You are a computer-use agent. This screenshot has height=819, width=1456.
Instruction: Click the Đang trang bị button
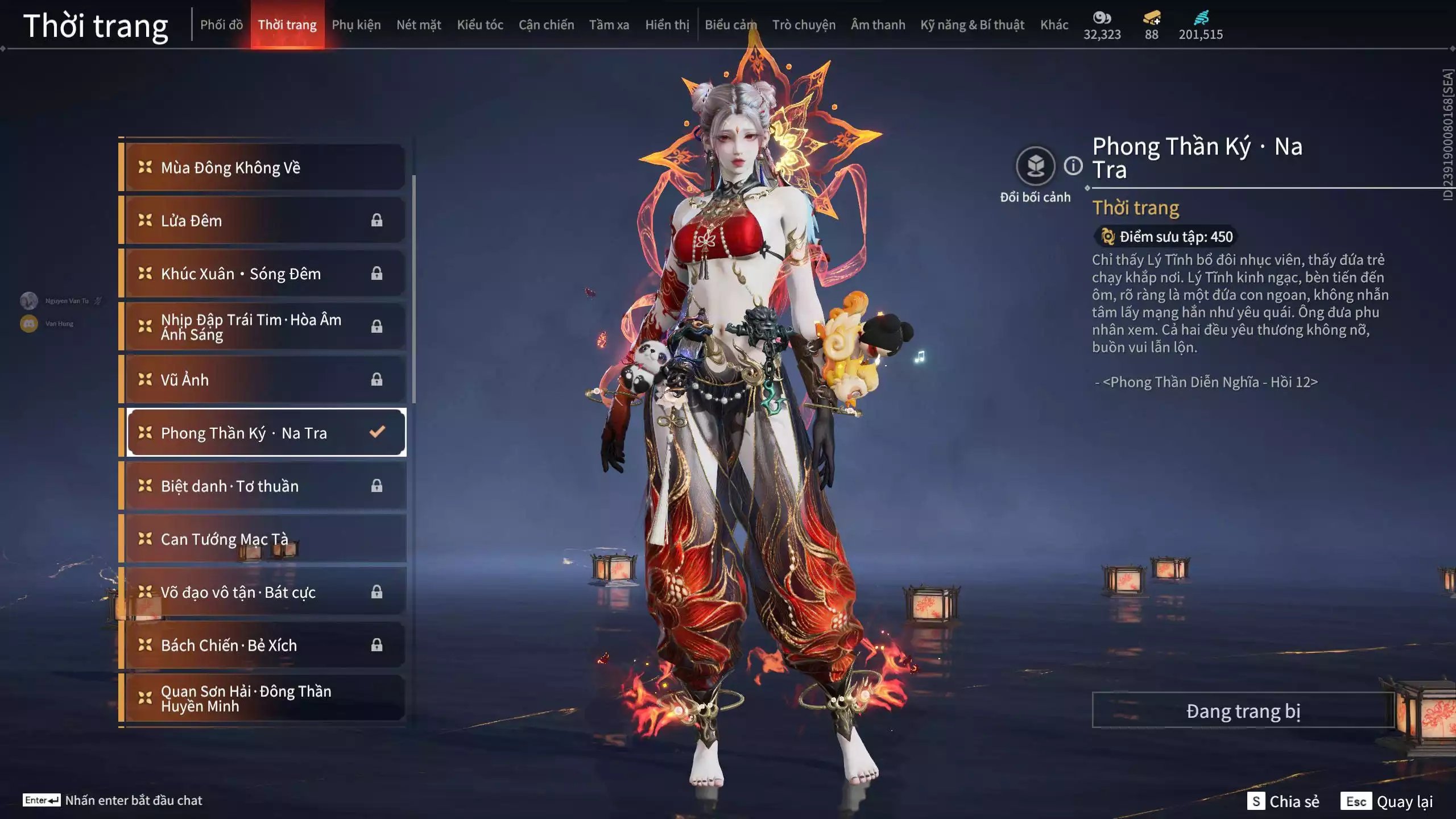tap(1243, 710)
